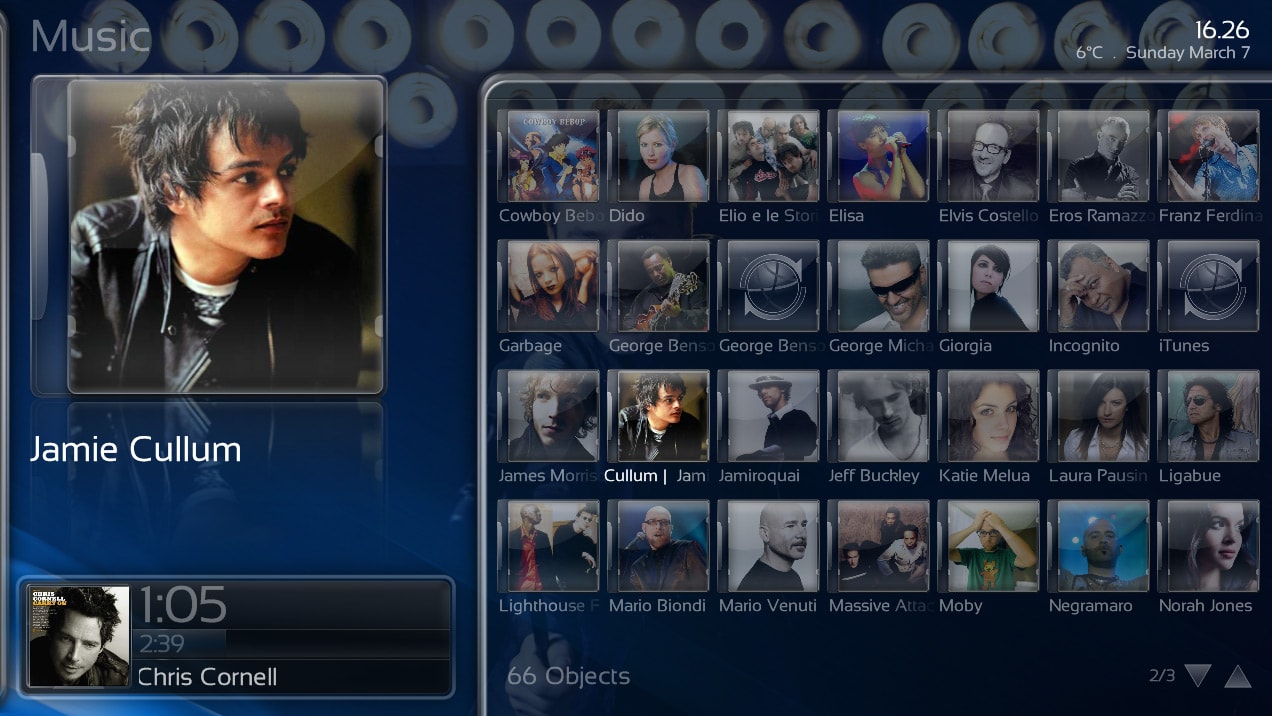Open the Jamiroquai artist thumbnail
The image size is (1272, 716).
coord(773,416)
